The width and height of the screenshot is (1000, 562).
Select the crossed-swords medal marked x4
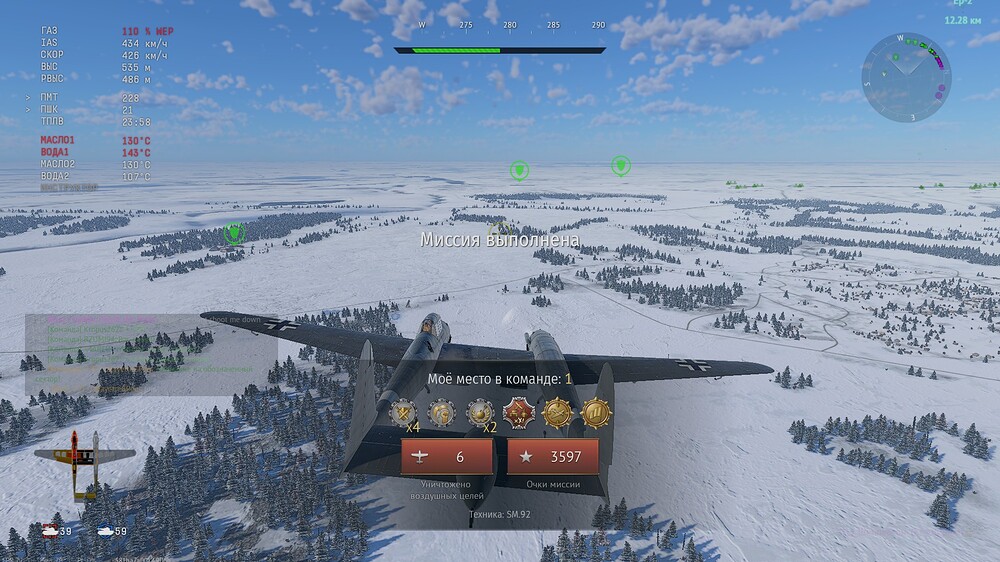[403, 411]
